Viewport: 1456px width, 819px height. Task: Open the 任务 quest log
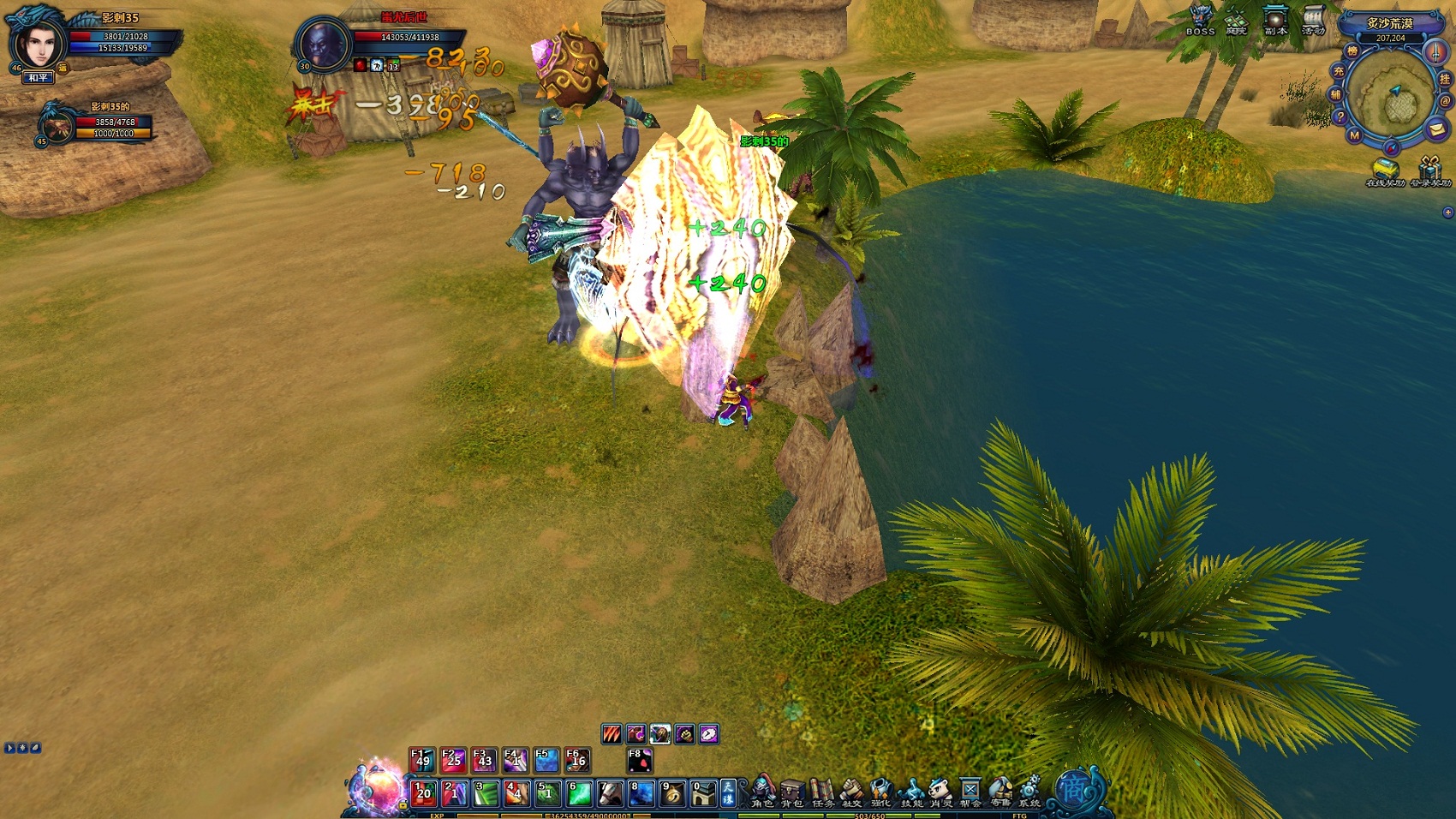(x=822, y=792)
